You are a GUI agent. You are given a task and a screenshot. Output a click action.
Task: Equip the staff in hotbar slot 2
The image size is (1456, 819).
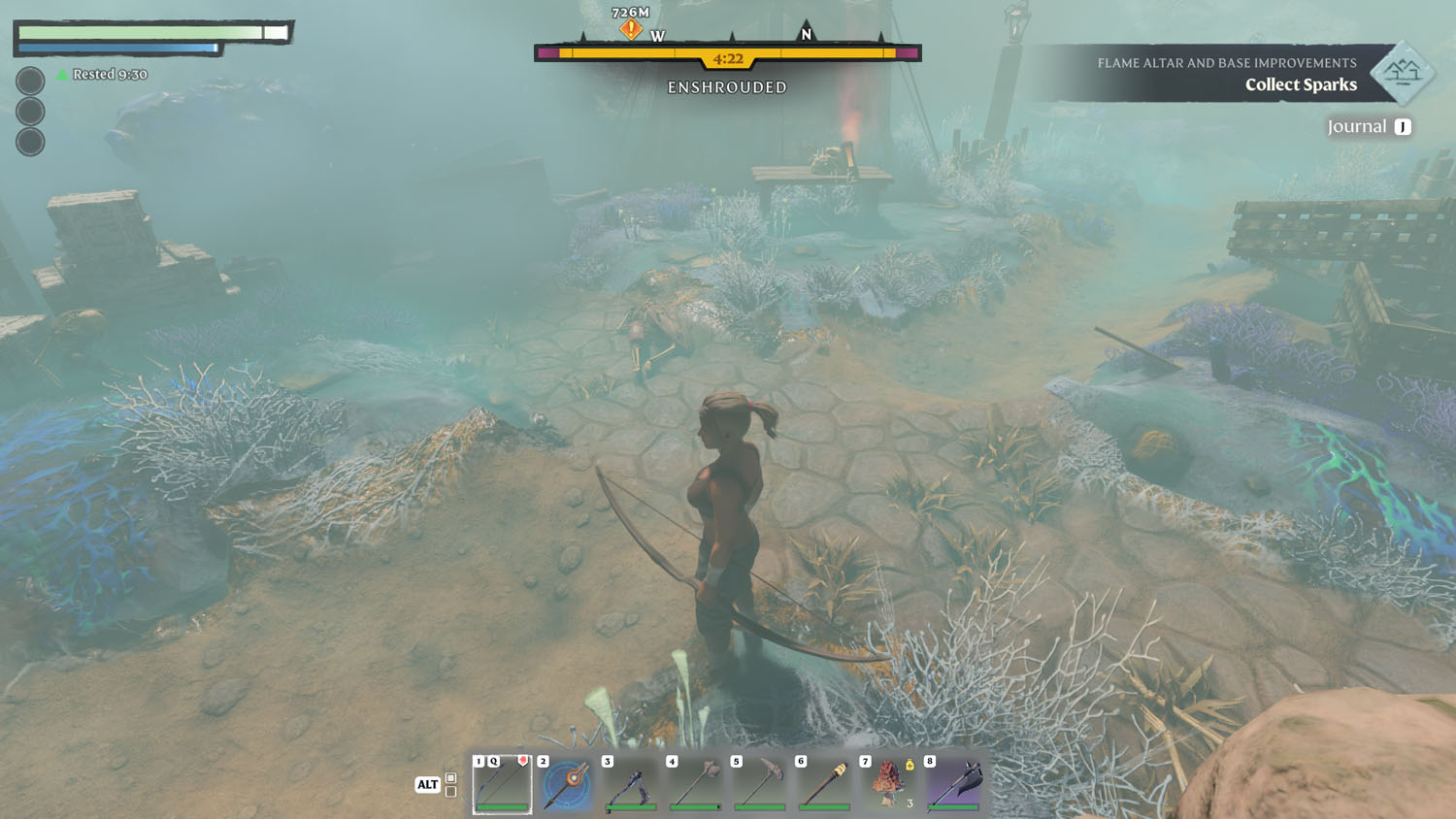[x=567, y=783]
